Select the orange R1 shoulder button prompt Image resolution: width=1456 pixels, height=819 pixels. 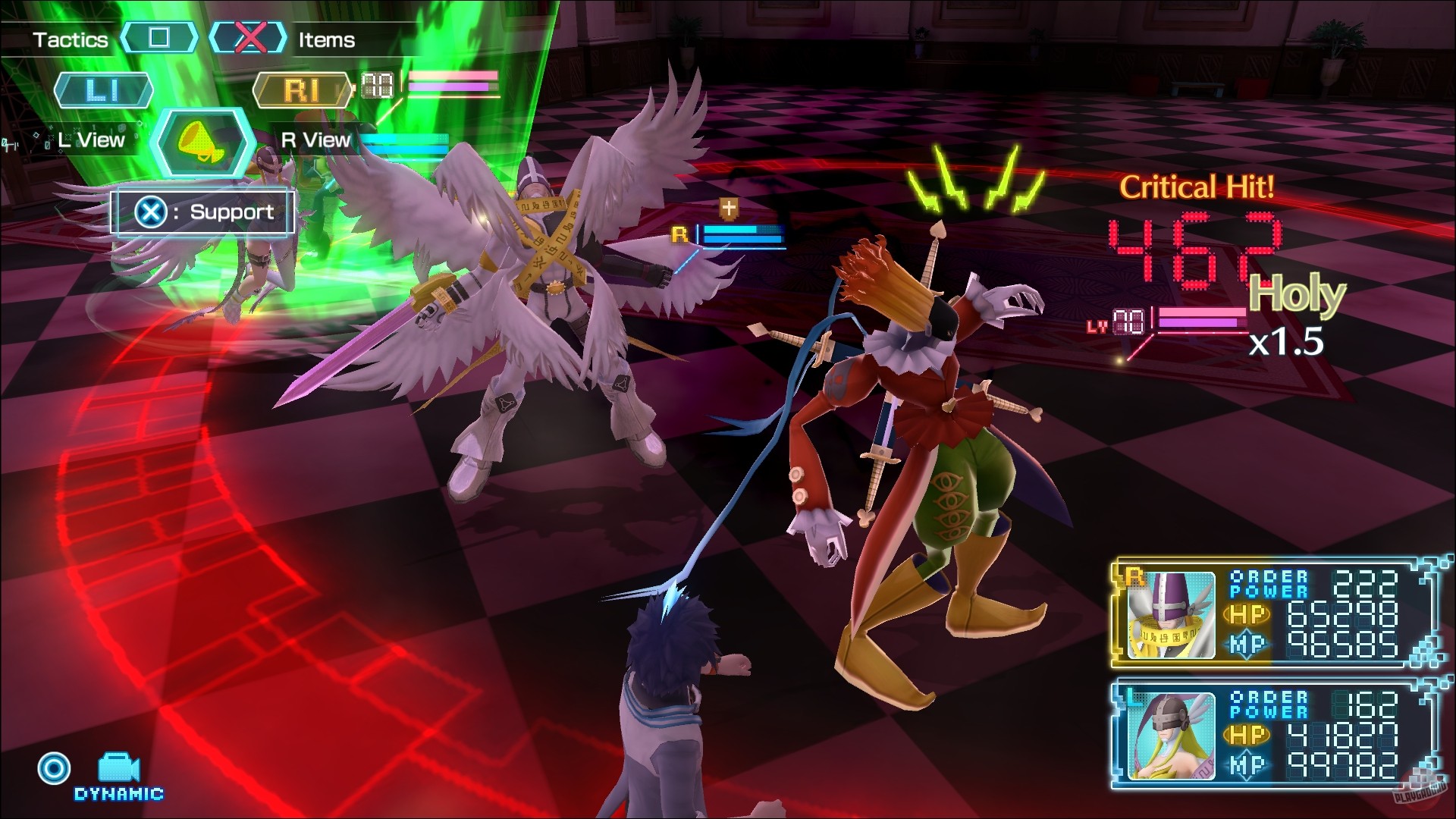point(303,89)
